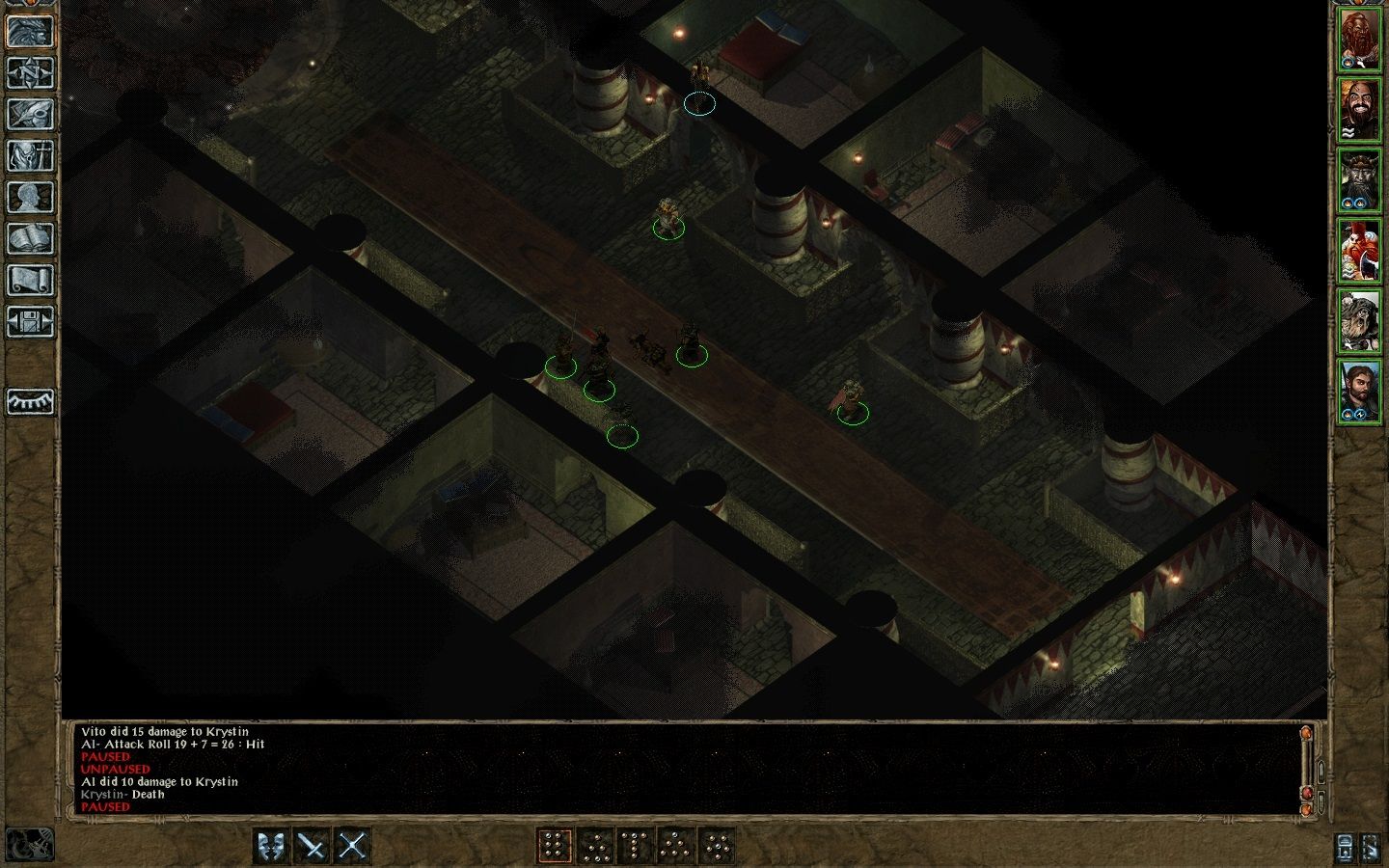Viewport: 1389px width, 868px height.
Task: Choose the single sword attack button
Action: click(313, 847)
